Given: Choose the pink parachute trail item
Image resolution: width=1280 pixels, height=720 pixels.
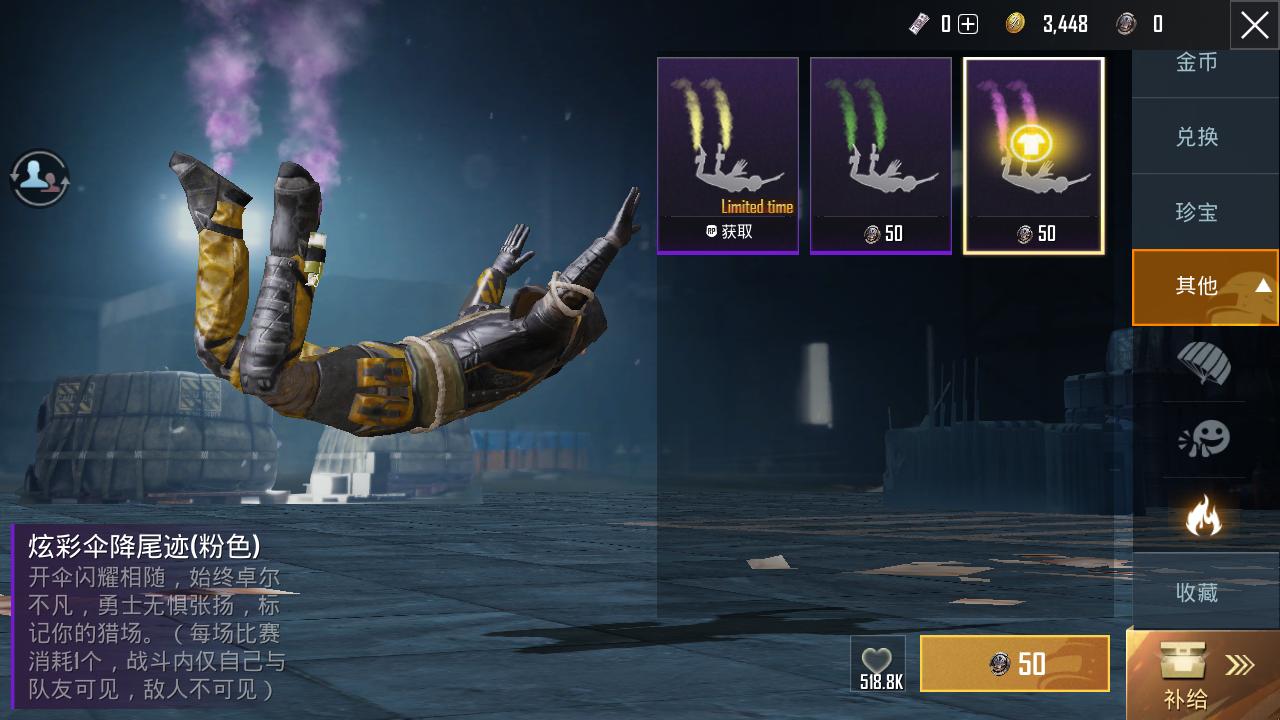Looking at the screenshot, I should (x=1033, y=155).
